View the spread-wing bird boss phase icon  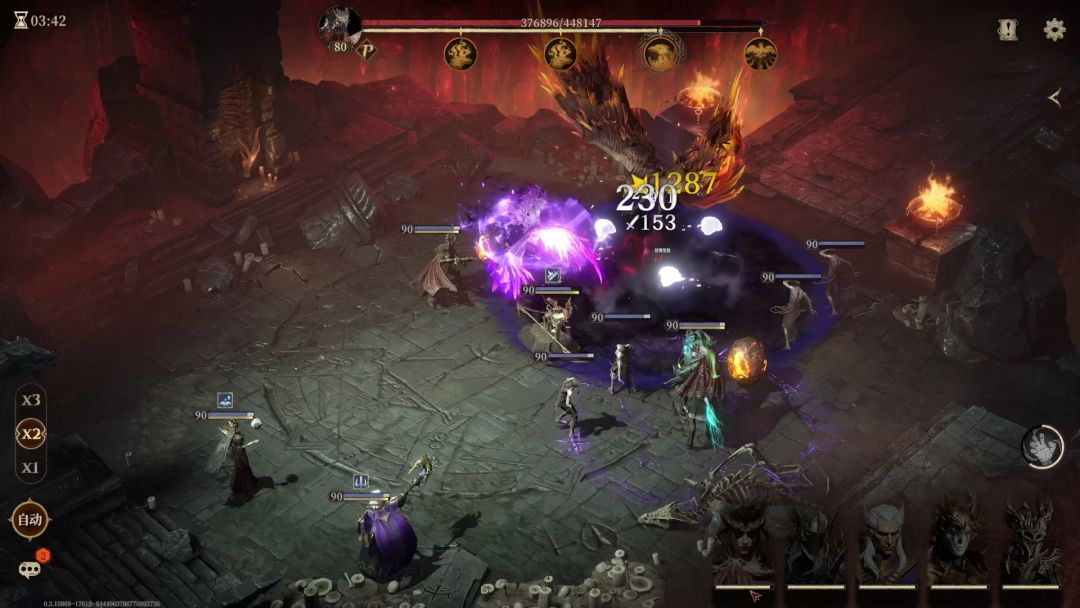tap(760, 53)
